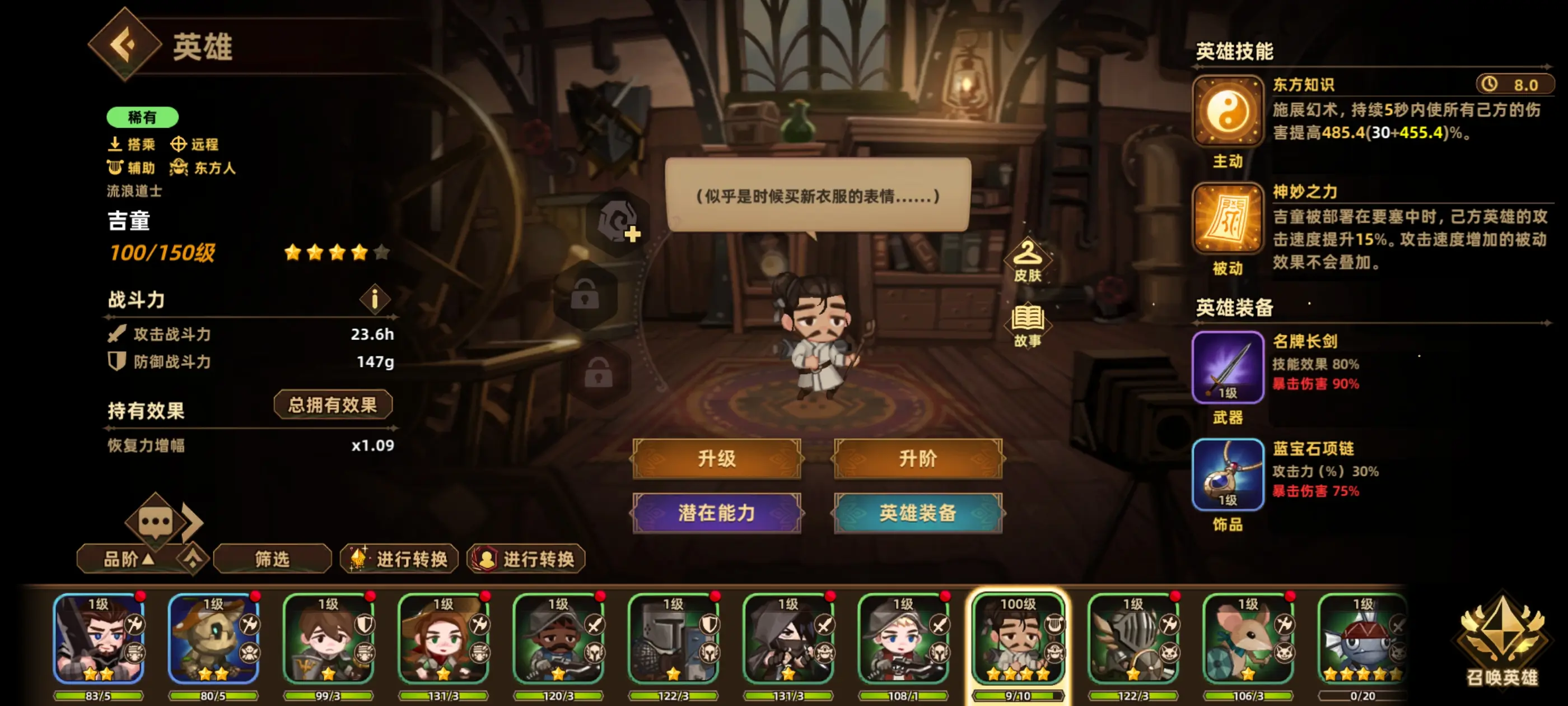Click 总拥有效果 to view total effects

[x=333, y=404]
